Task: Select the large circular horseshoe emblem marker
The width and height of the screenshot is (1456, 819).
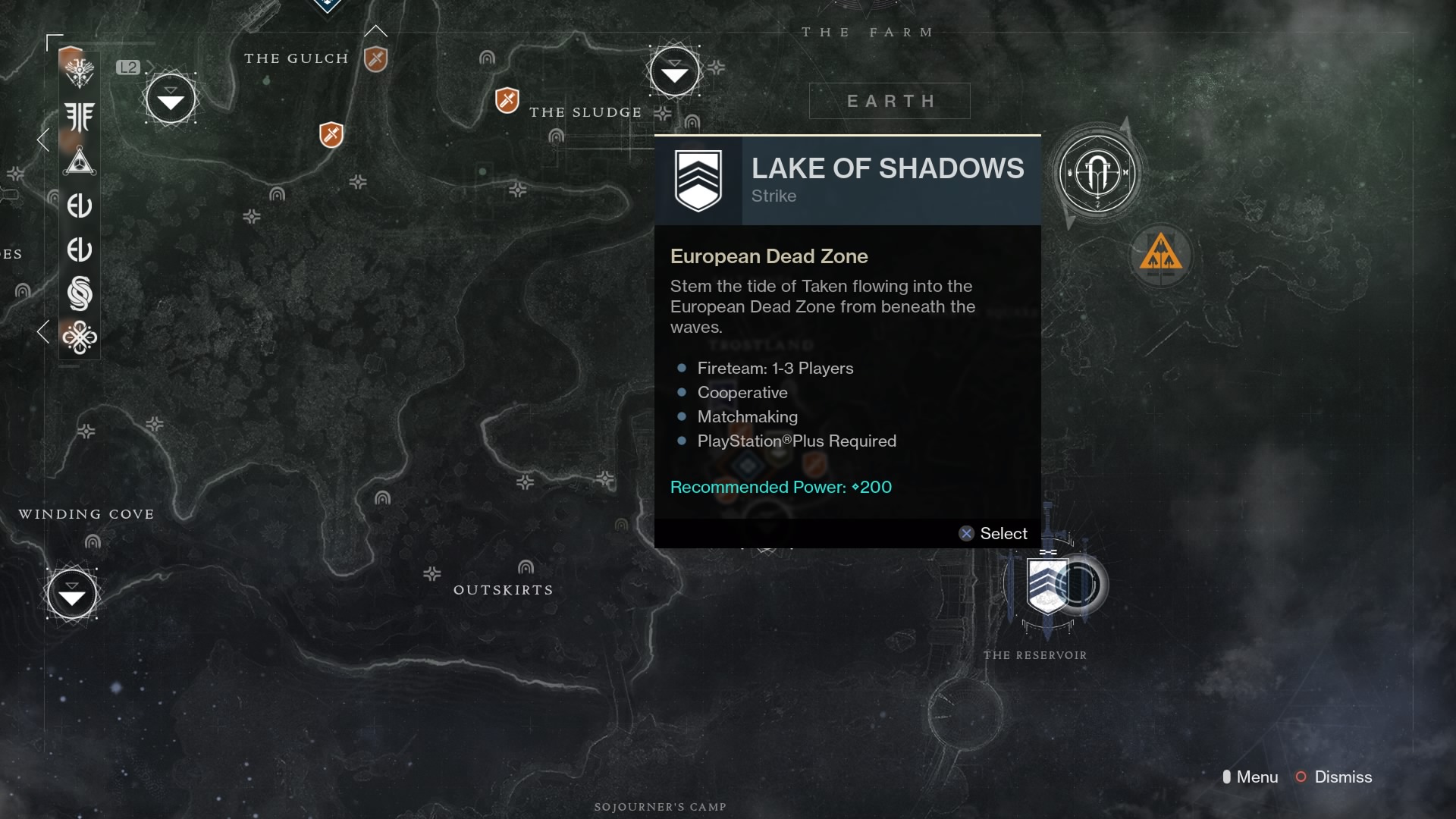Action: point(1097,174)
